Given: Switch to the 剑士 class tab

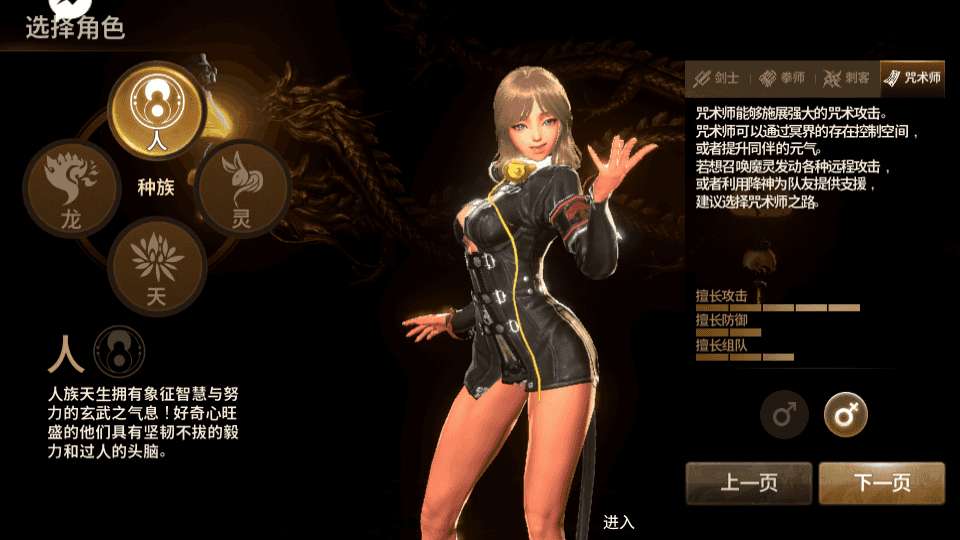Looking at the screenshot, I should point(718,78).
